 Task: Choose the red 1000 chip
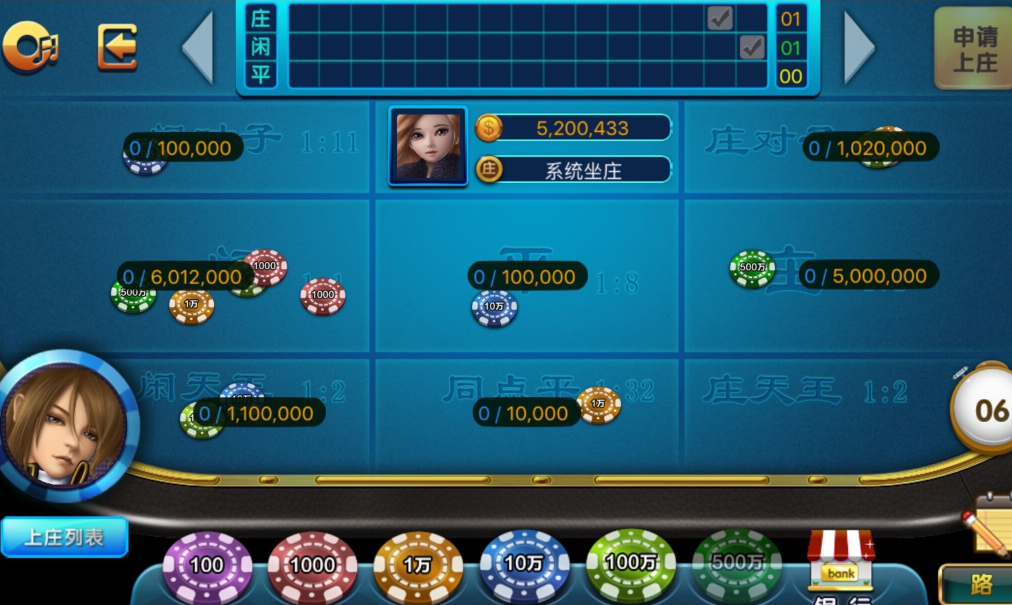(x=312, y=566)
